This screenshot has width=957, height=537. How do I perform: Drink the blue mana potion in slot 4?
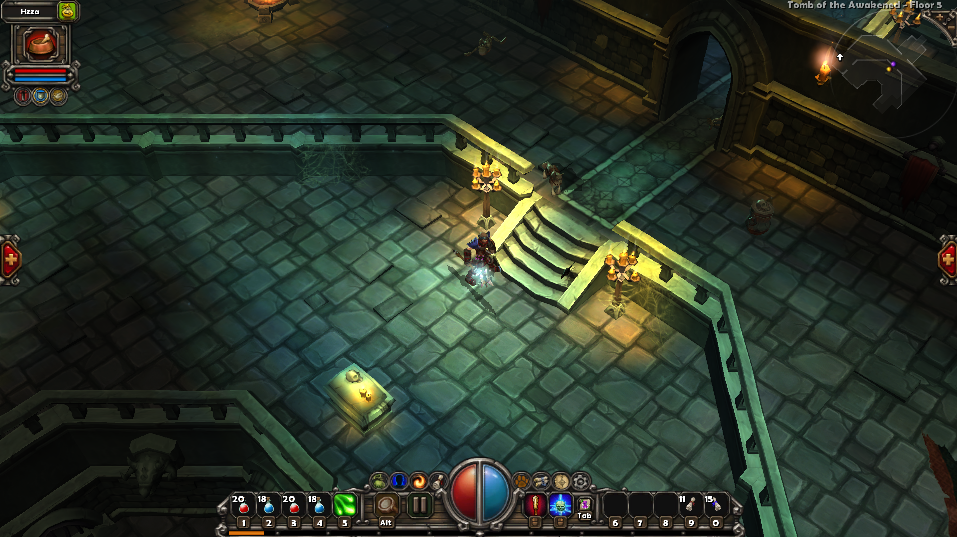pos(319,506)
